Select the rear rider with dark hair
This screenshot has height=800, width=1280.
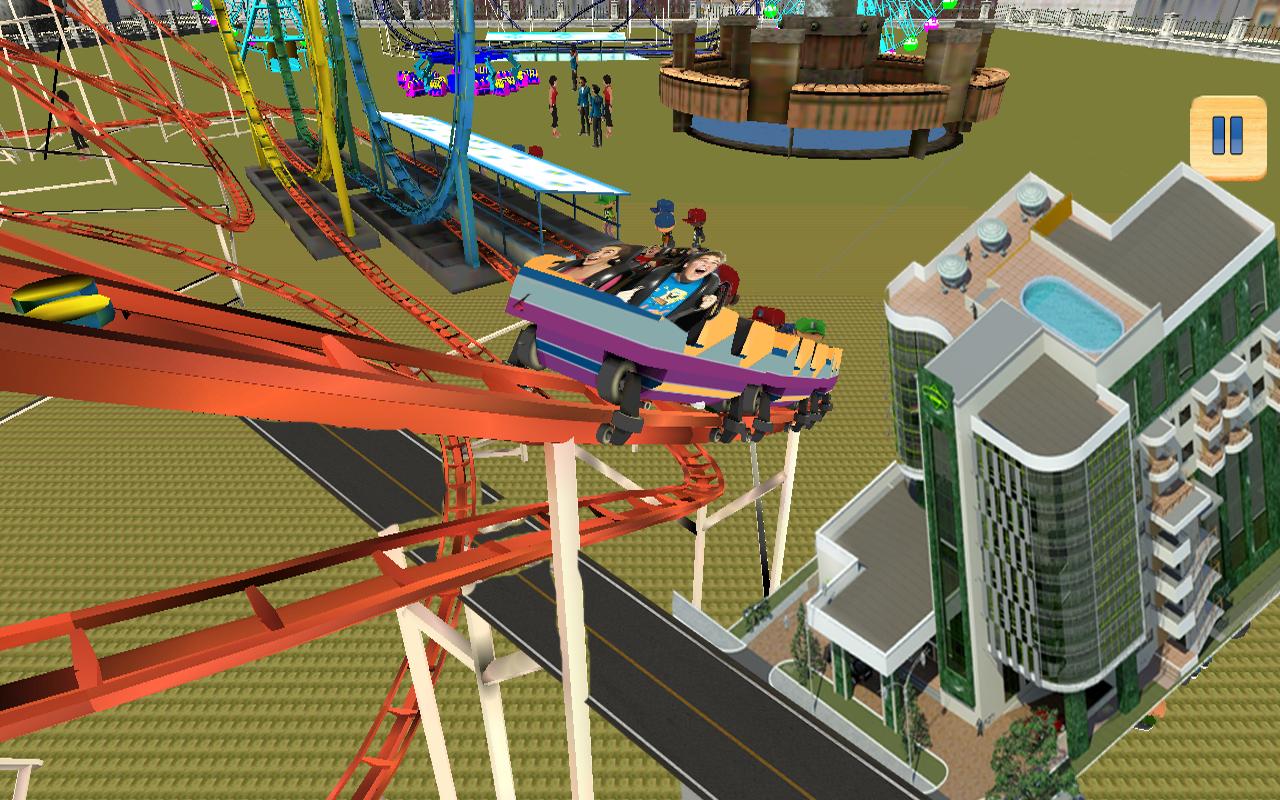[600, 260]
